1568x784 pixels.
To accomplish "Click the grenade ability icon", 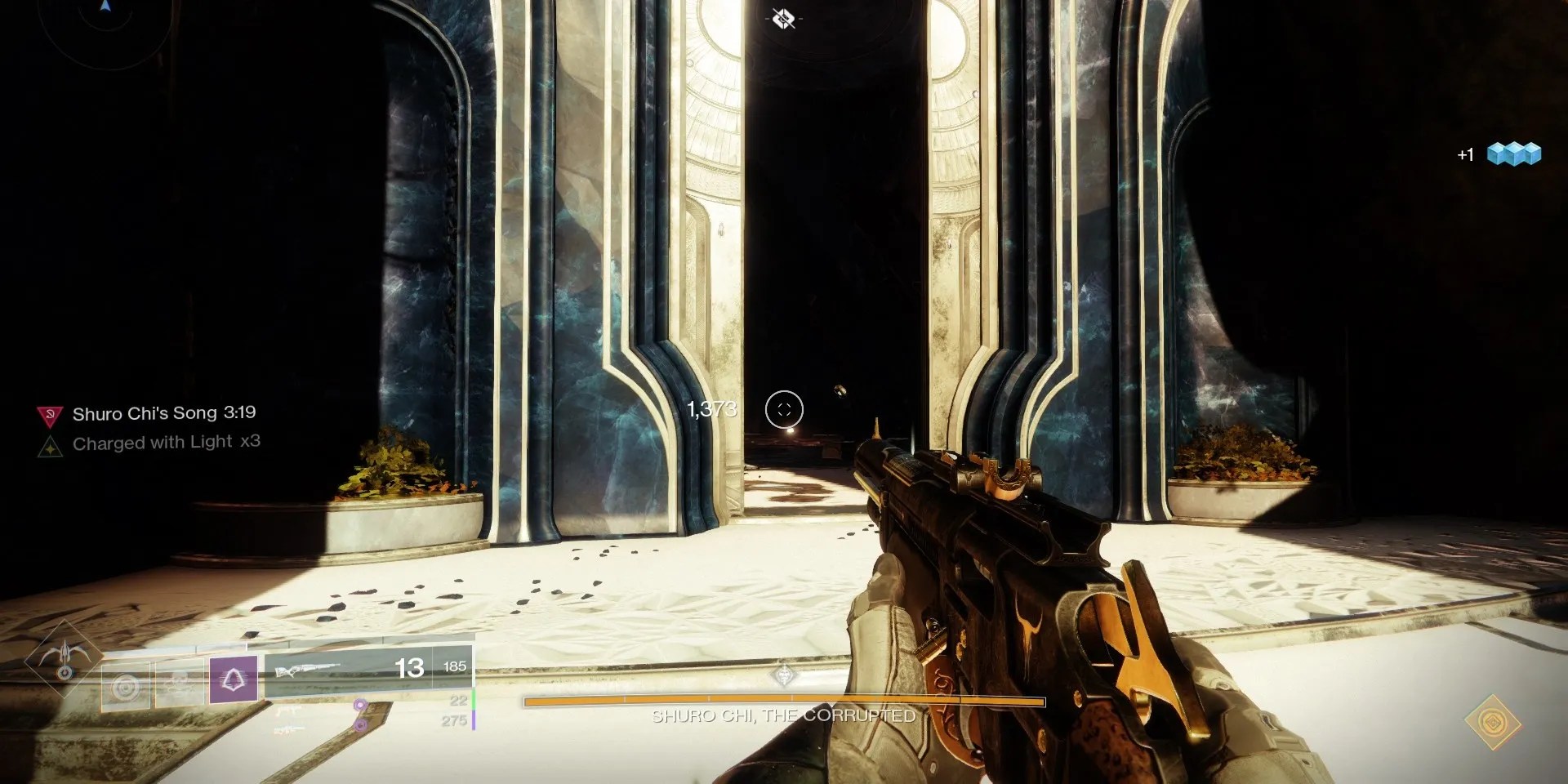I will (124, 684).
